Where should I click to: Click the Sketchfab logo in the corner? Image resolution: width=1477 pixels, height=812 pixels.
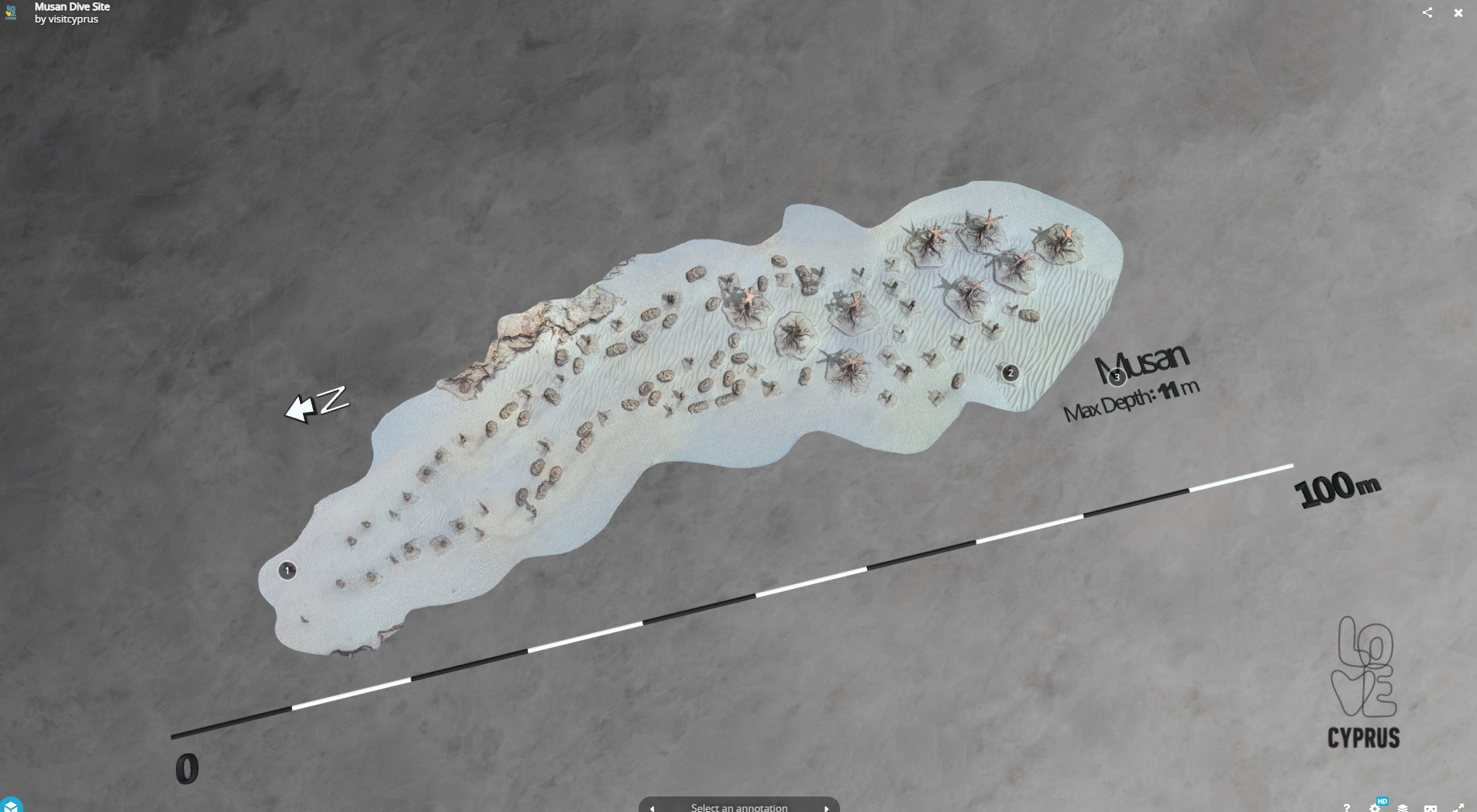(11, 806)
